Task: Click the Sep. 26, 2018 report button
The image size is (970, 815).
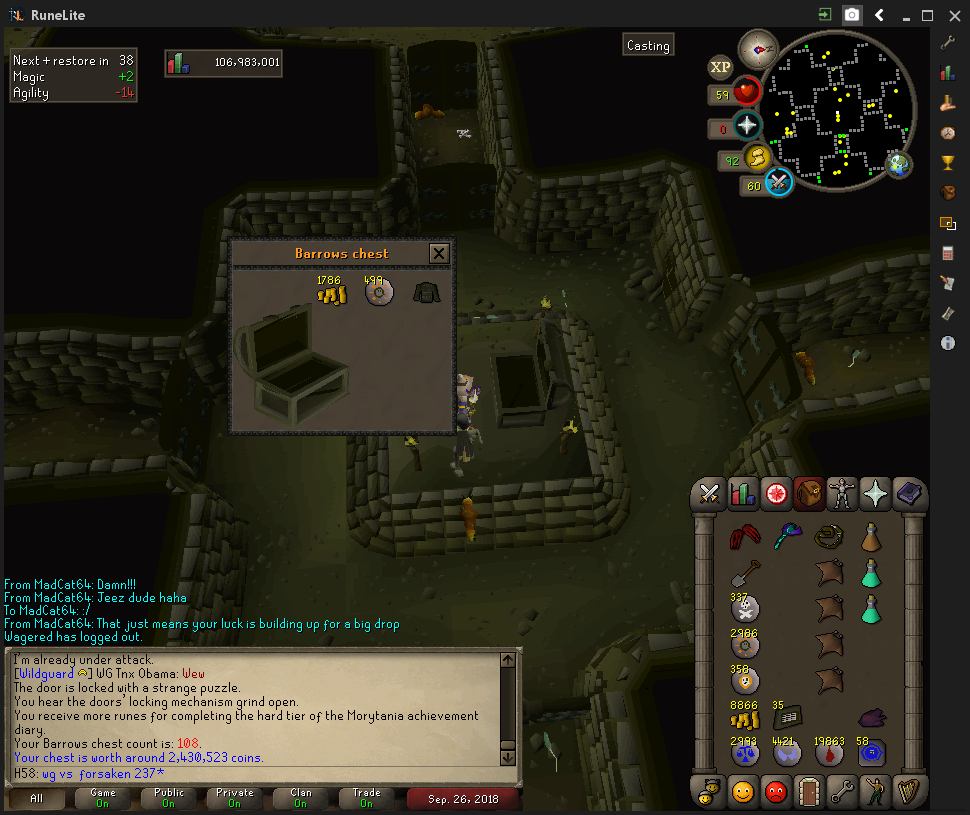Action: coord(463,798)
